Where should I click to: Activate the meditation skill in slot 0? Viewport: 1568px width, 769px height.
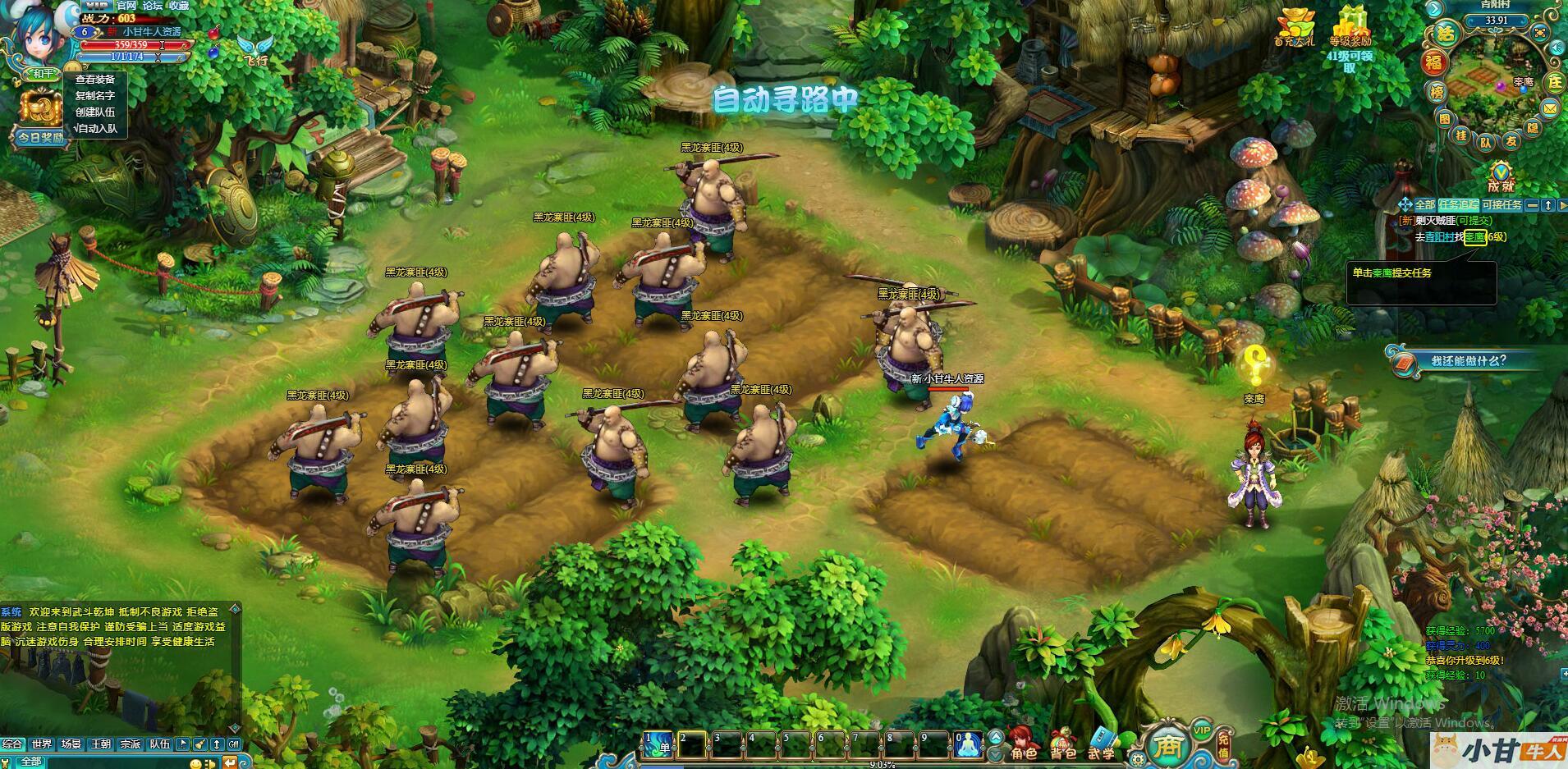[x=968, y=744]
